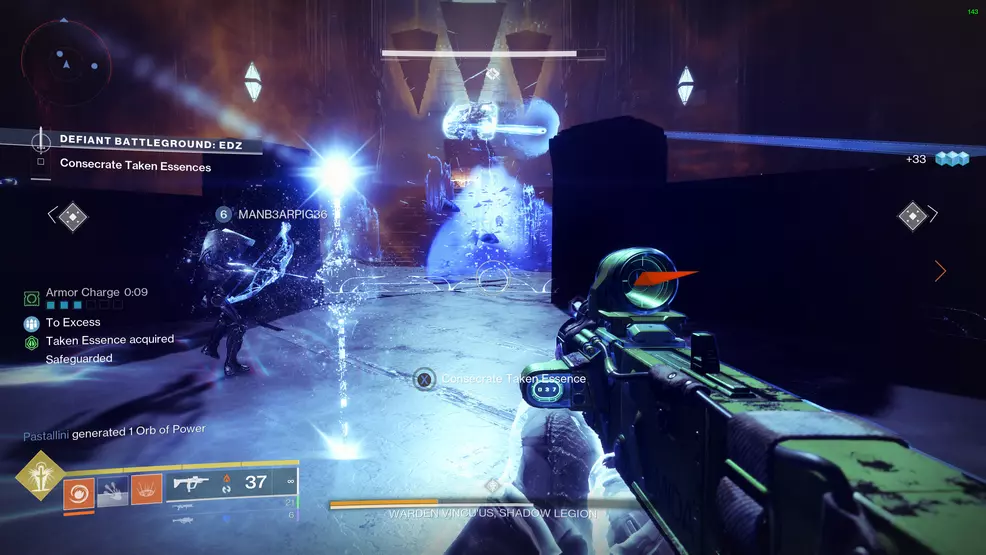Click the blue engram cubes reward icon
This screenshot has height=555, width=986.
click(x=952, y=159)
